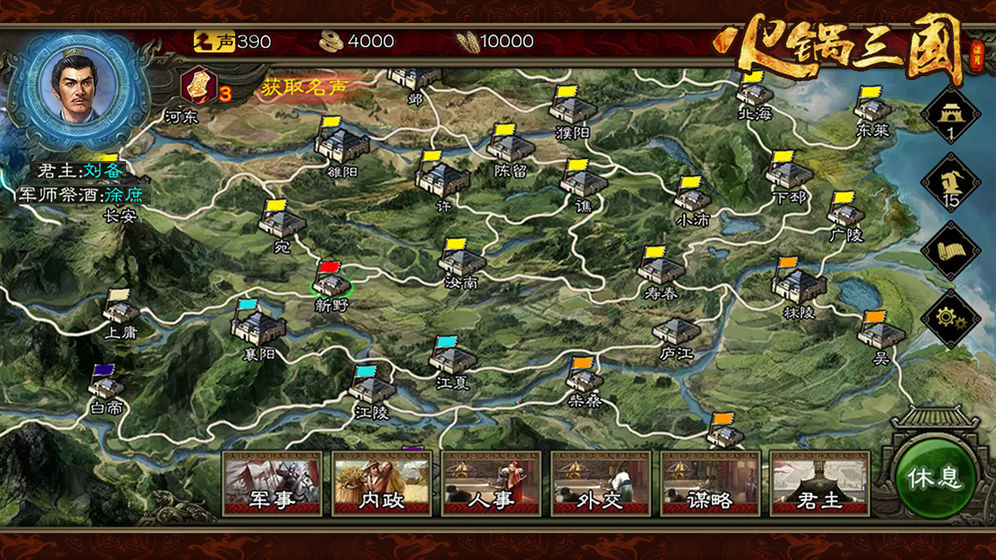The image size is (996, 560).
Task: Open the 内政 internal affairs menu
Action: 382,482
